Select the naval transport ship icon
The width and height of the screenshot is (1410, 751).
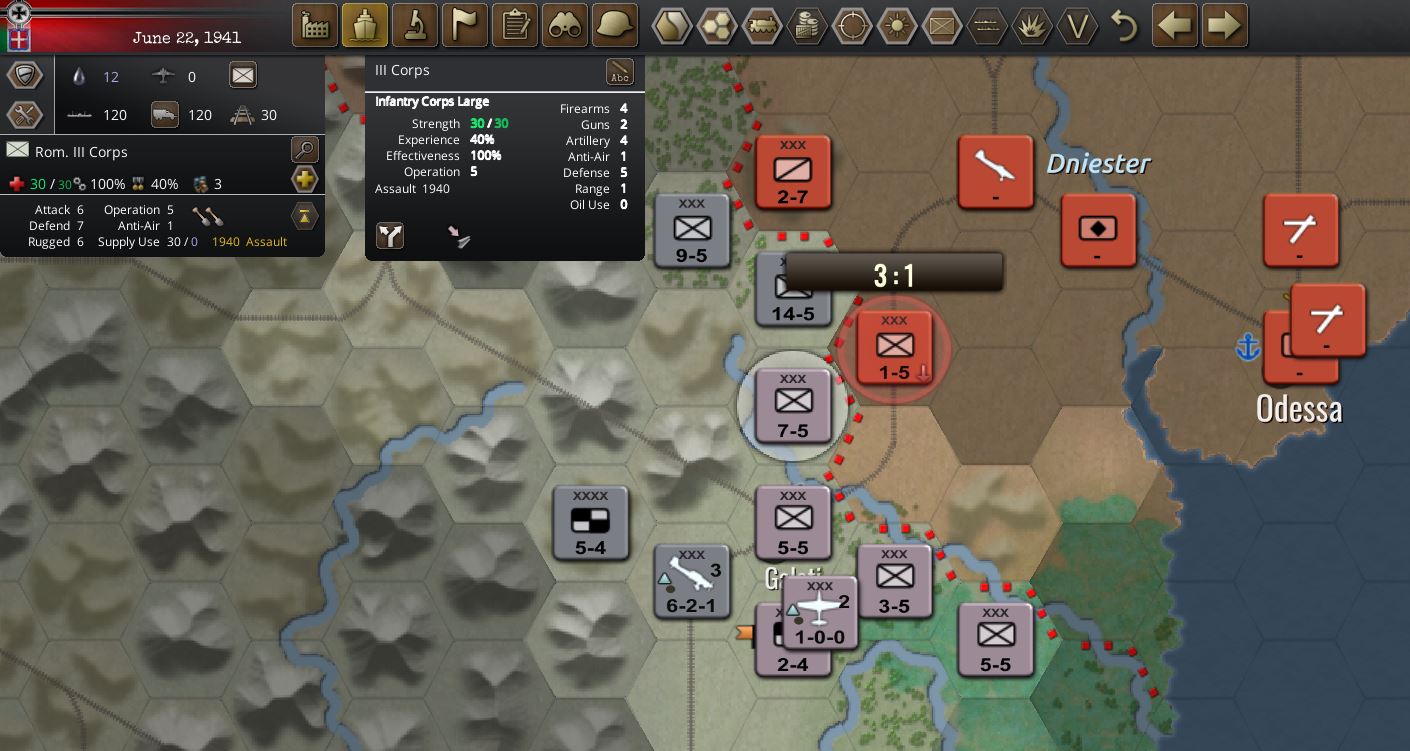365,24
